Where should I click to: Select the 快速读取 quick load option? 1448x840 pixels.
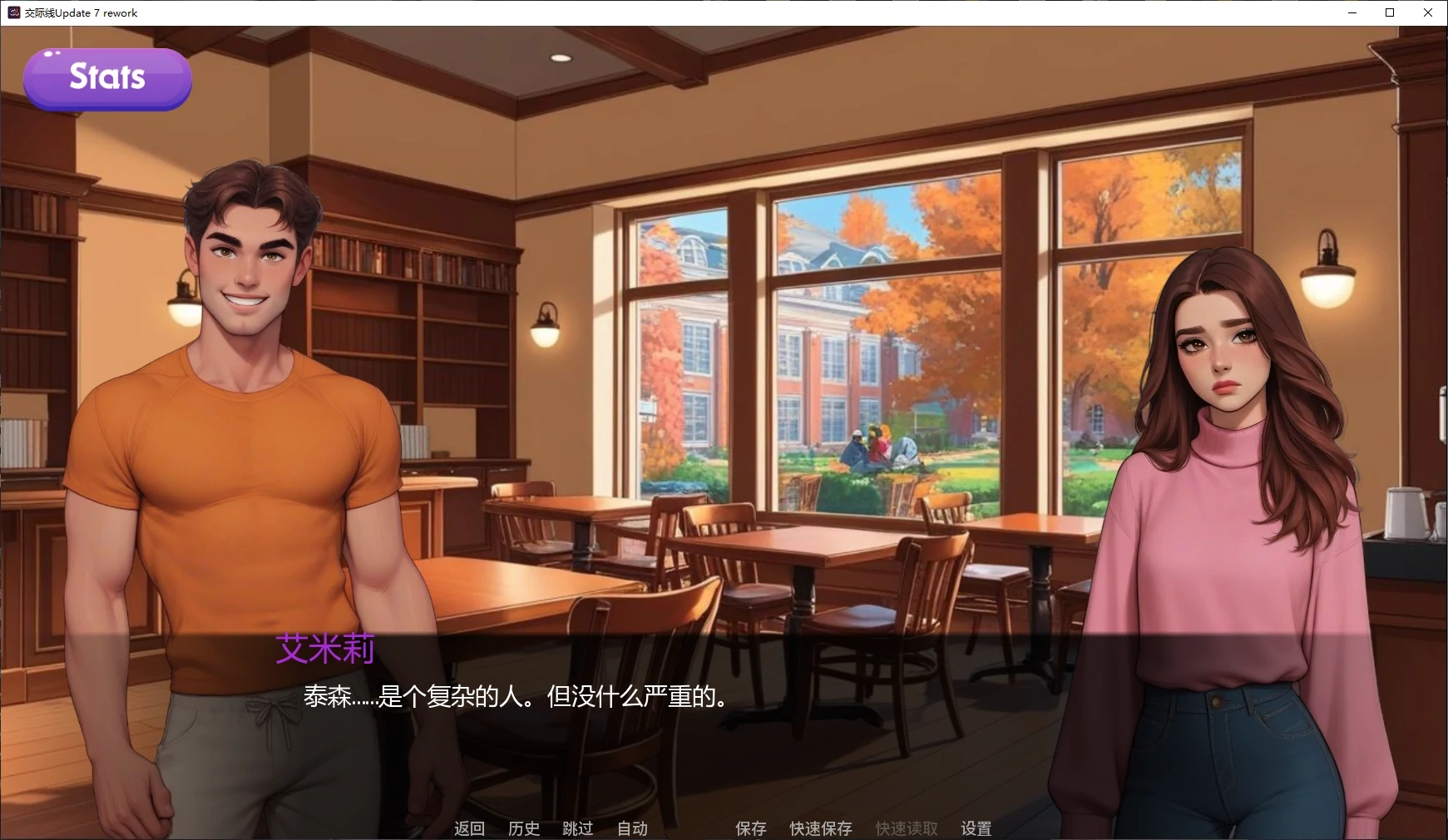(905, 828)
